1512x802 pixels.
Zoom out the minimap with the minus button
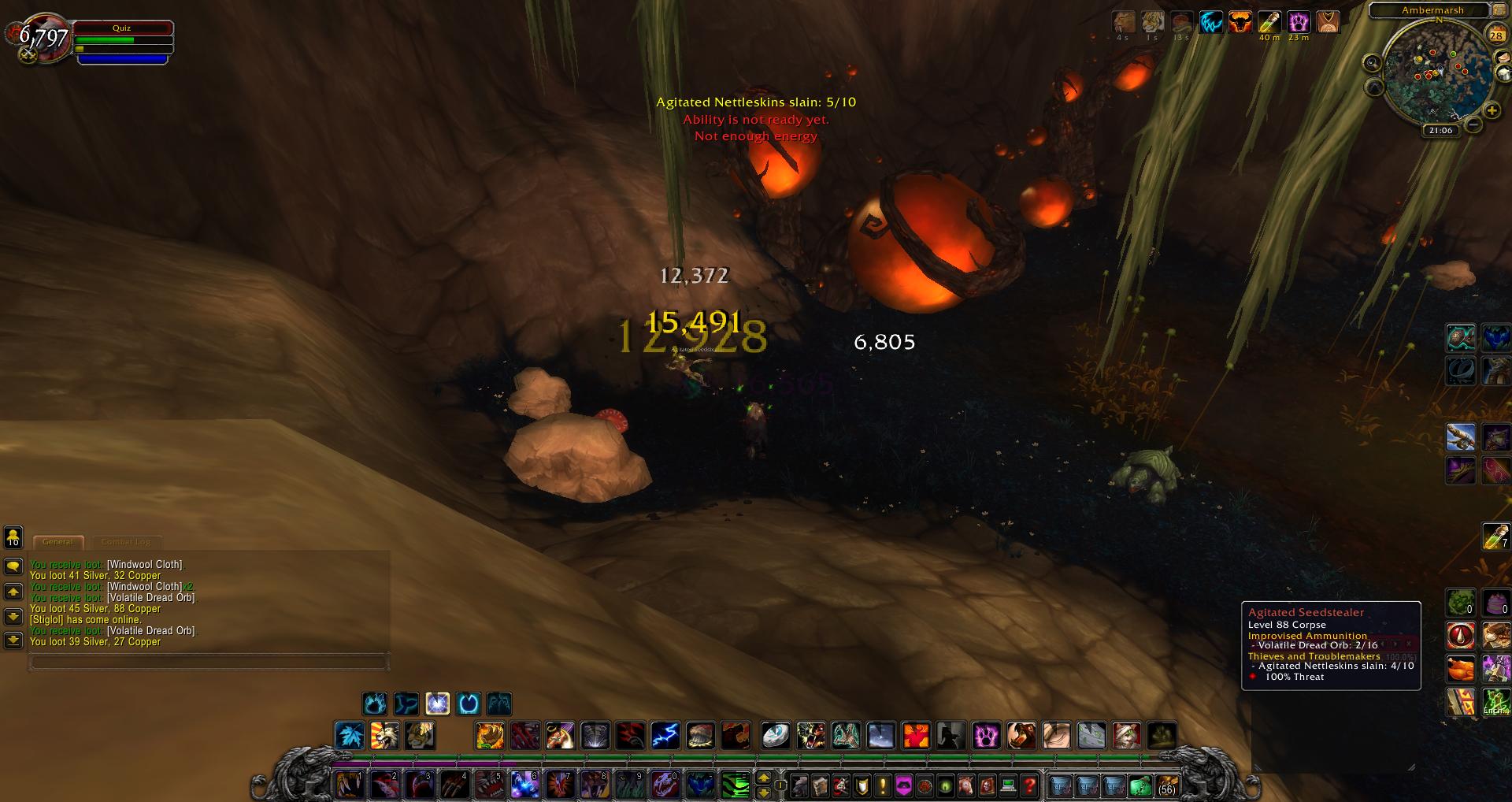pyautogui.click(x=1473, y=124)
